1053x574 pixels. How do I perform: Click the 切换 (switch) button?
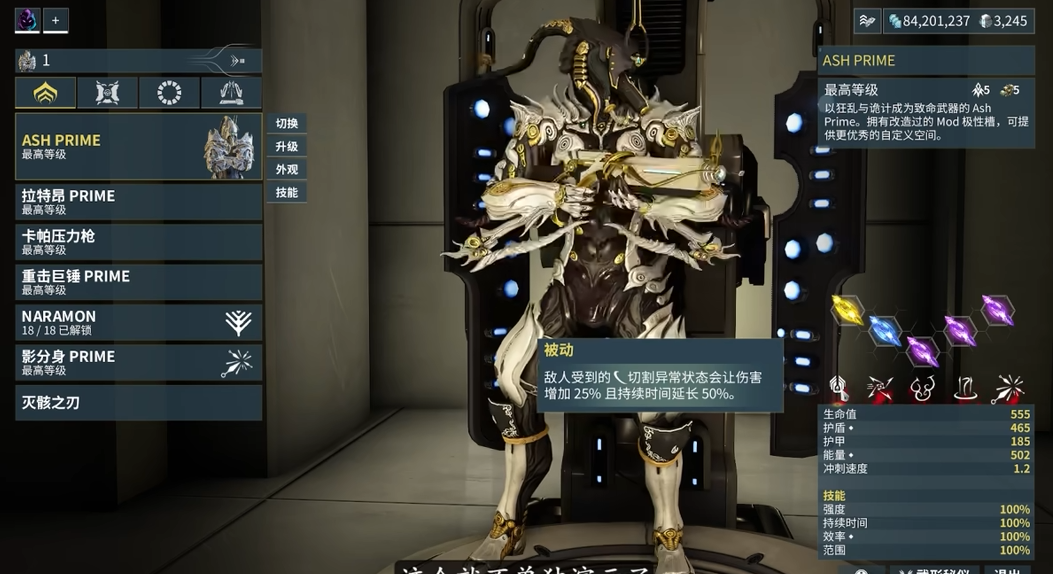coord(287,124)
